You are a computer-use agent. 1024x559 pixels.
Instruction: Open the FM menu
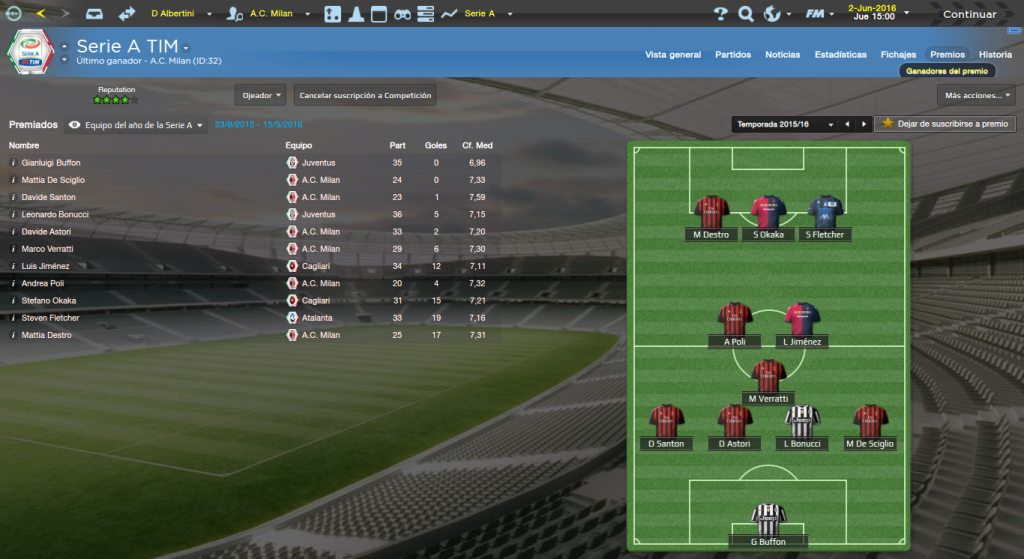click(818, 14)
